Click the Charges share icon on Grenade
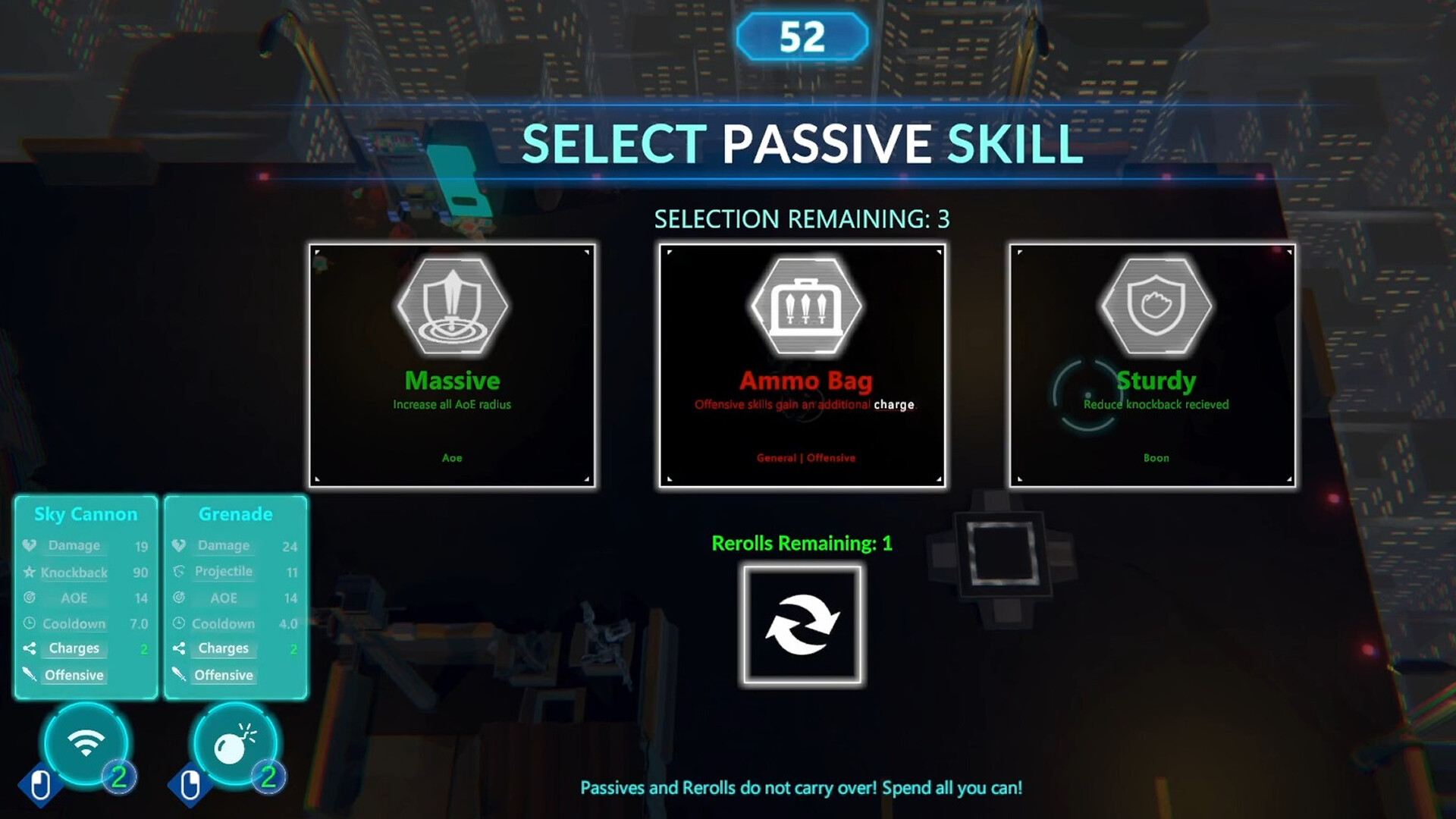The image size is (1456, 819). pos(179,648)
